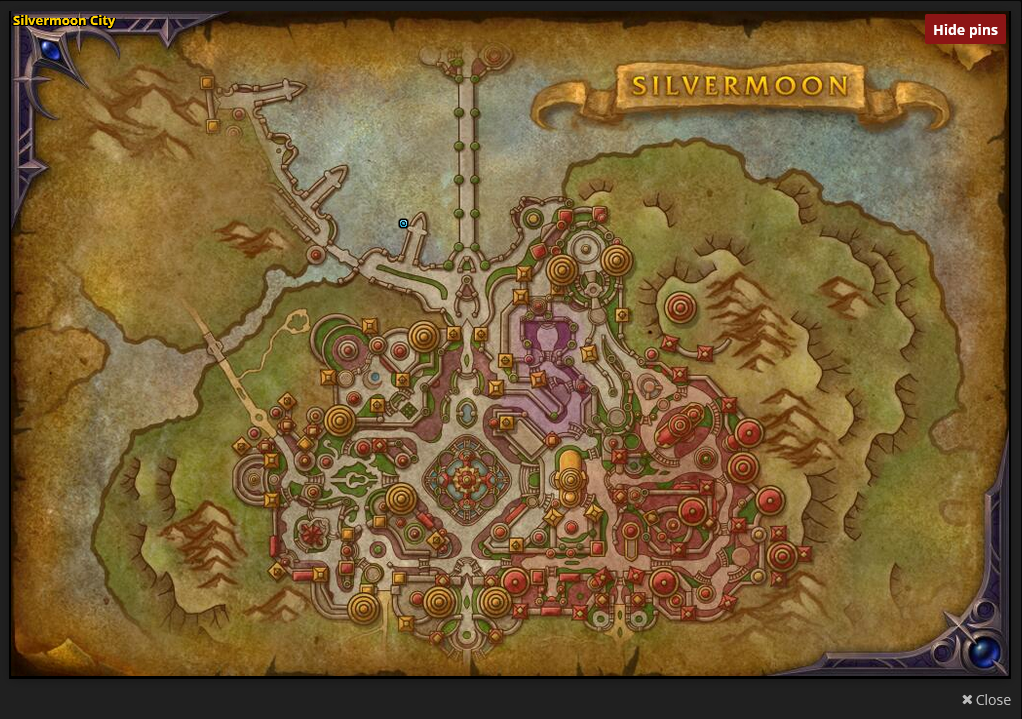1022x719 pixels.
Task: Close the Silvermoon City map viewer
Action: (x=986, y=700)
